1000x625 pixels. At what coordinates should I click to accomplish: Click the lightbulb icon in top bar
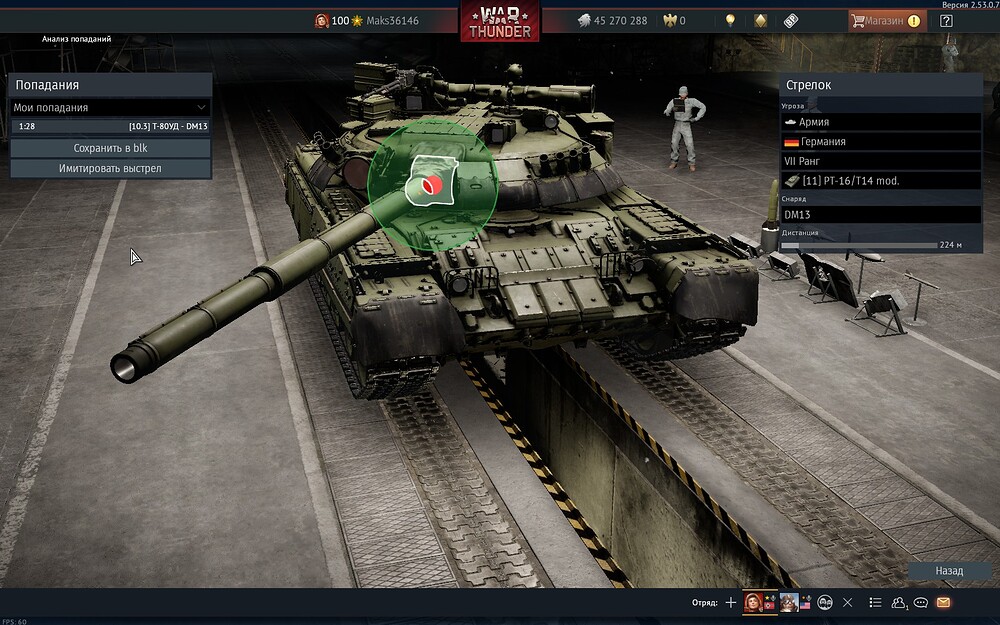(x=731, y=20)
